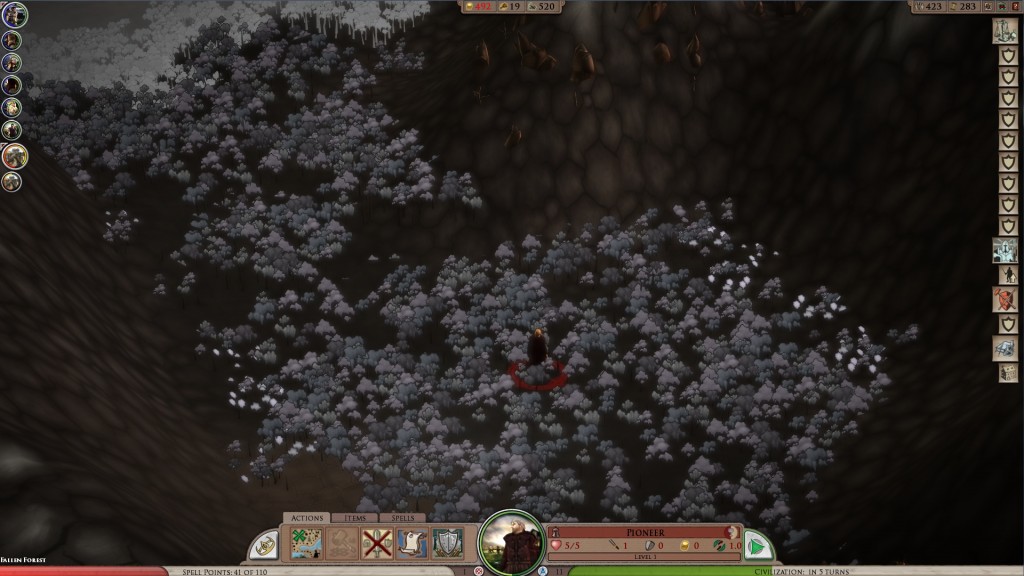
Task: Open the Spells tab
Action: [x=402, y=518]
